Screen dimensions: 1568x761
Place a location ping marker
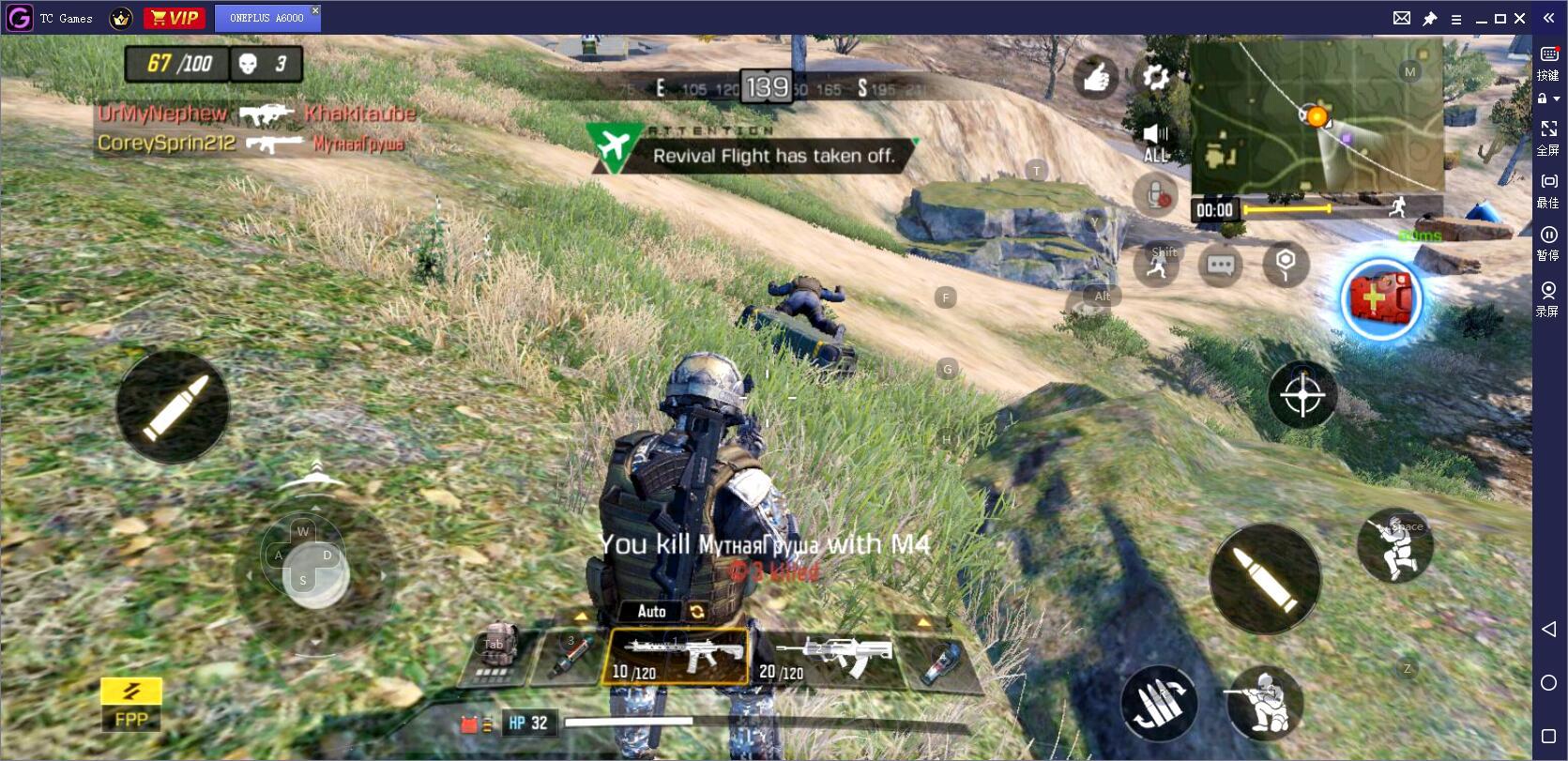coord(1285,265)
